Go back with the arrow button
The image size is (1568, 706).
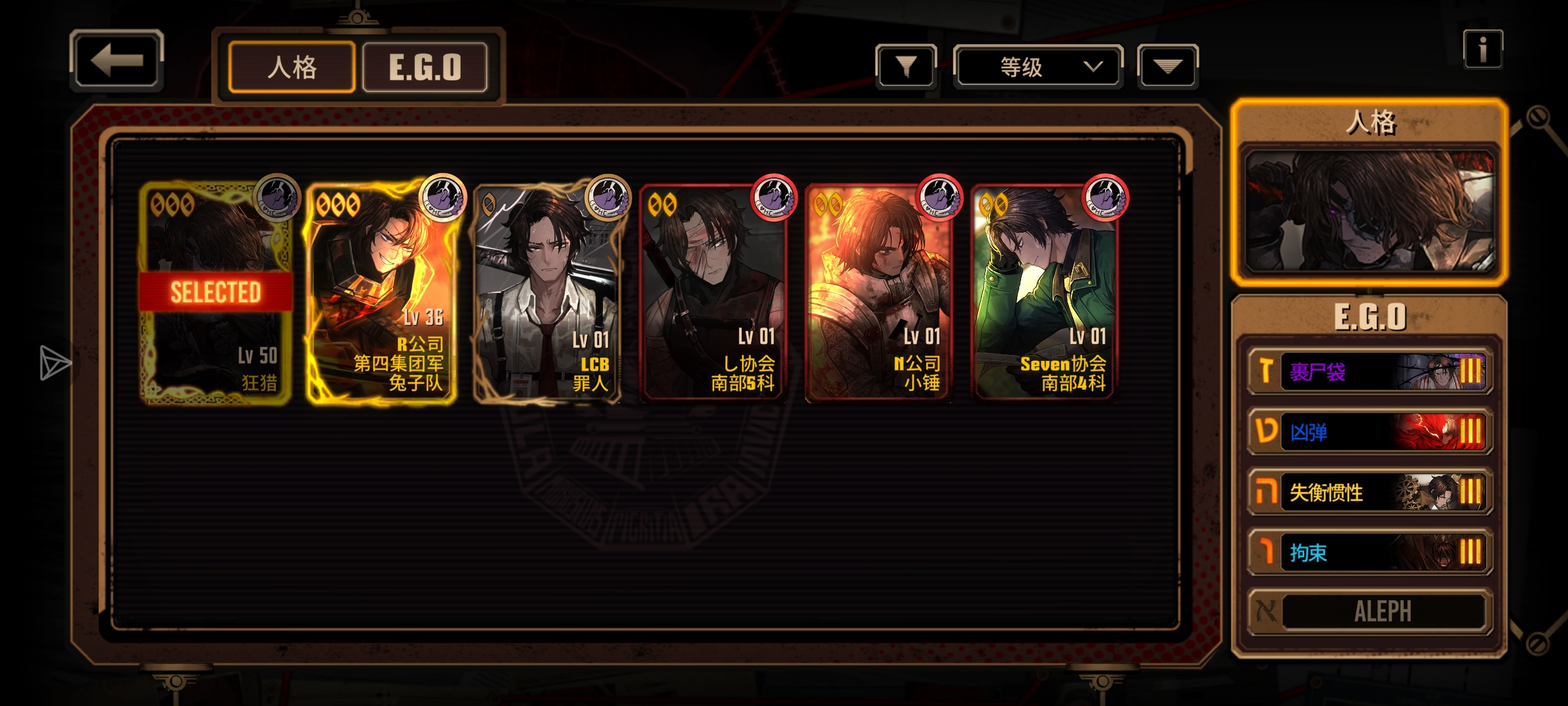tap(116, 61)
